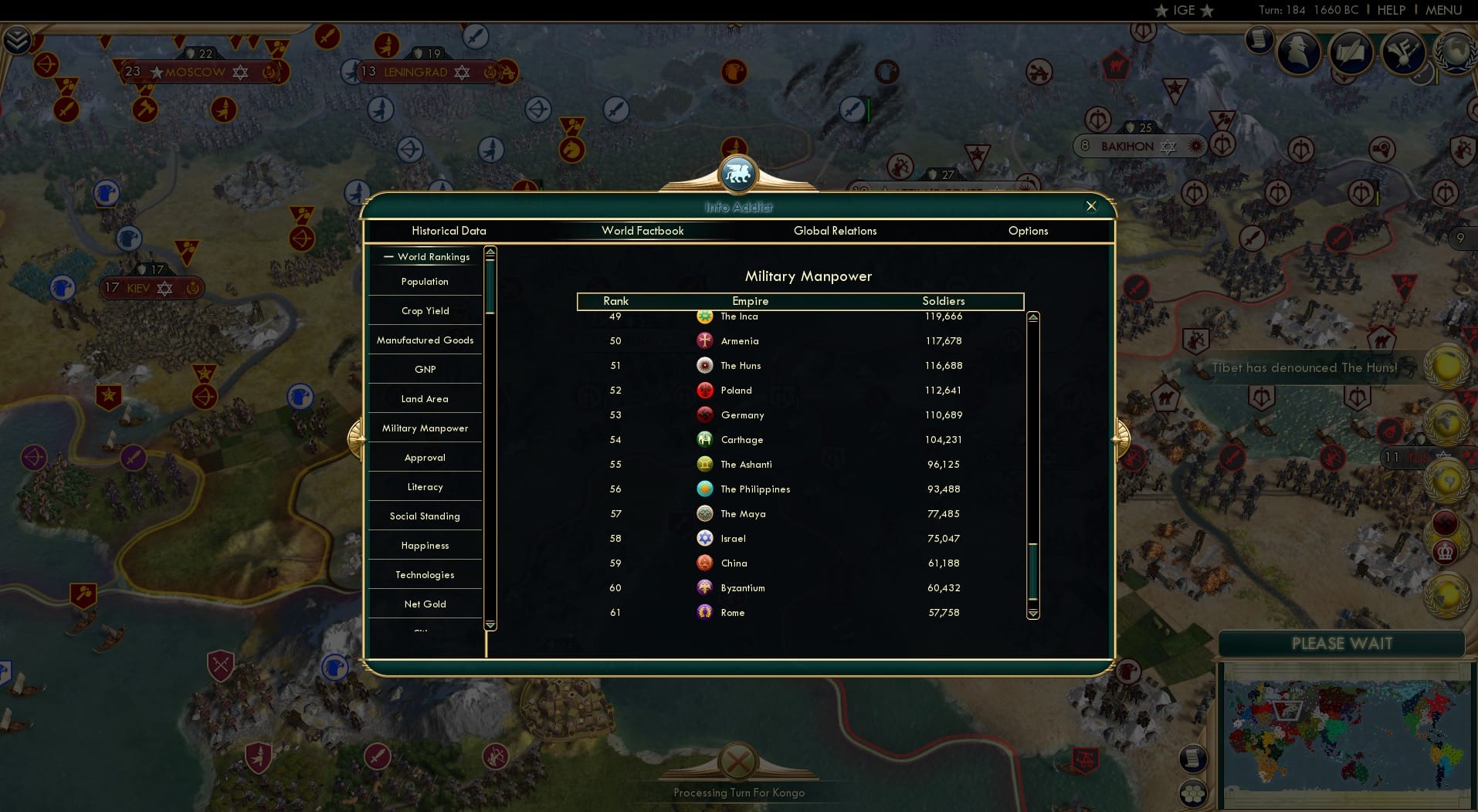
Task: Open the diplomacy overview quill icon
Action: pos(1351,52)
